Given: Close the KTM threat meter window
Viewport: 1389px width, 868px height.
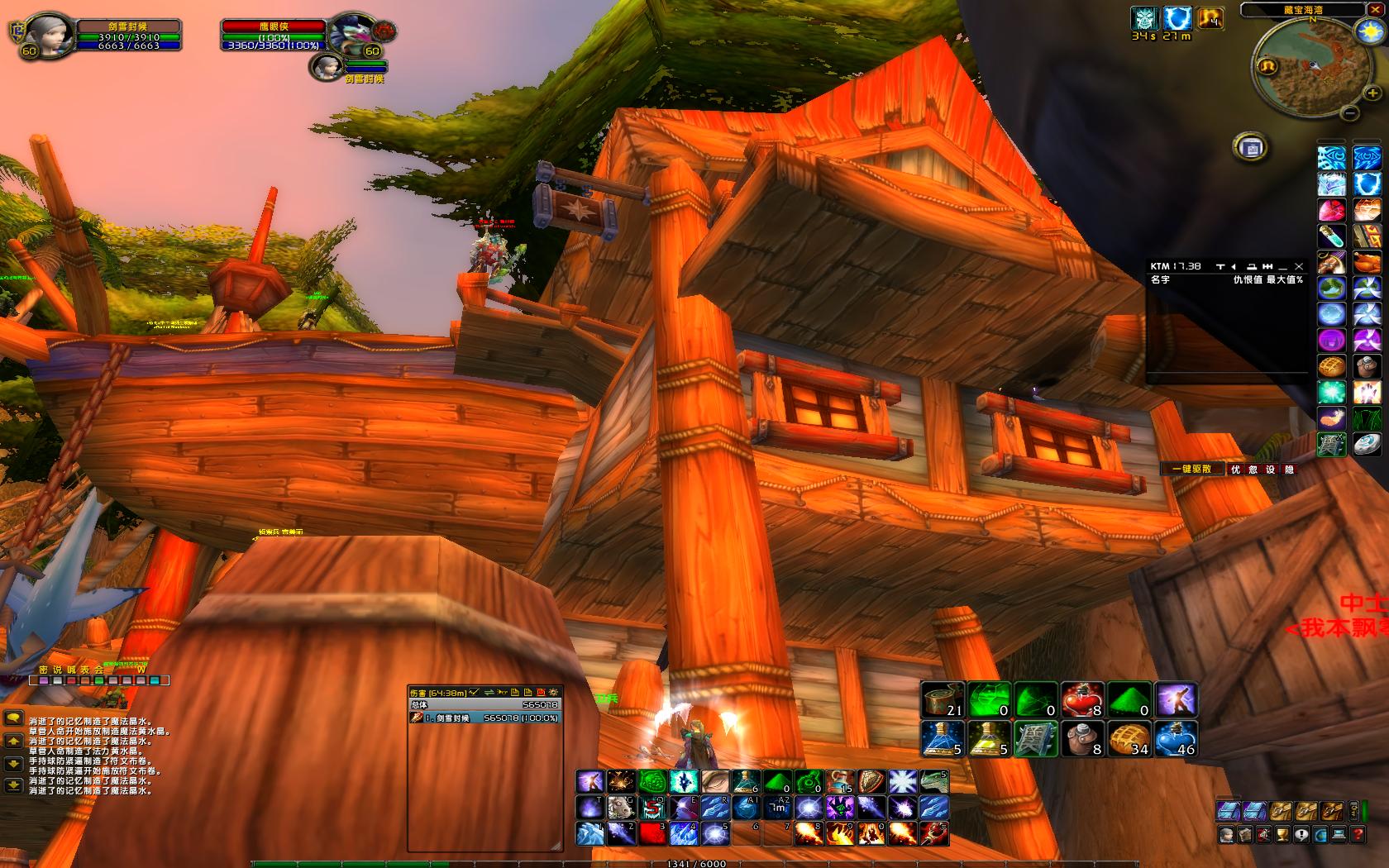Looking at the screenshot, I should (1299, 266).
